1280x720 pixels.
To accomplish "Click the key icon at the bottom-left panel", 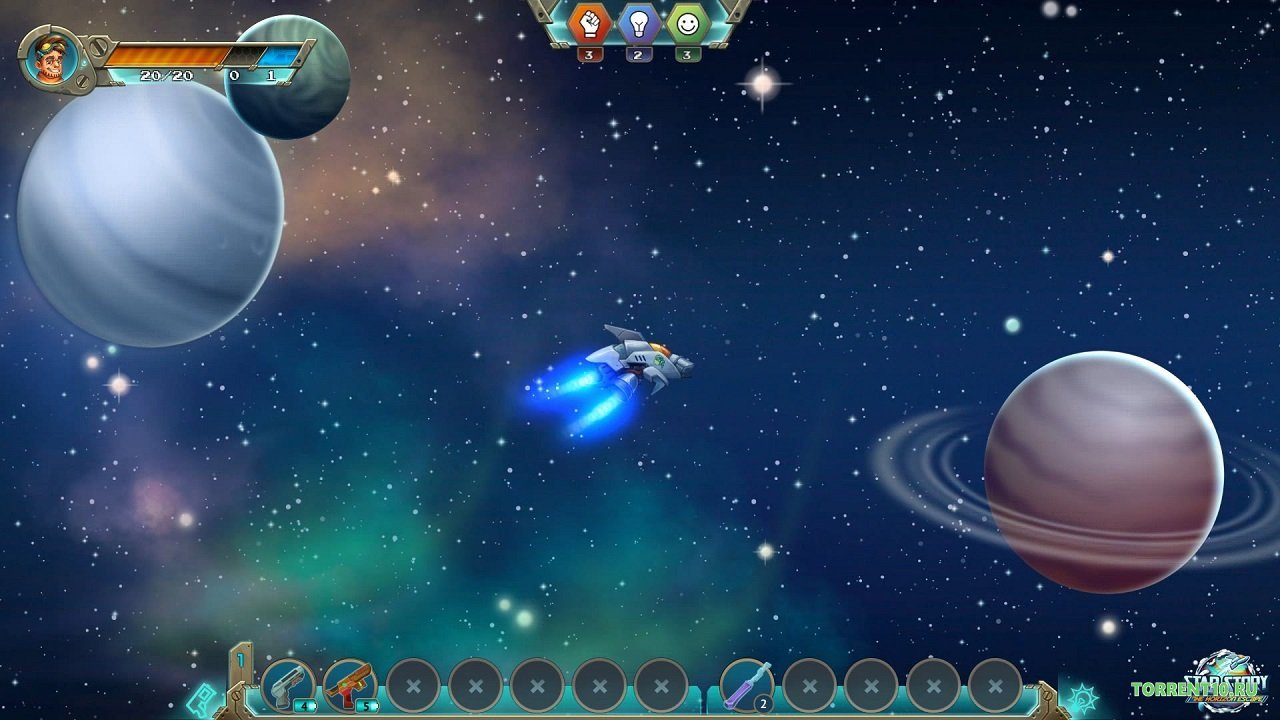I will (x=202, y=698).
